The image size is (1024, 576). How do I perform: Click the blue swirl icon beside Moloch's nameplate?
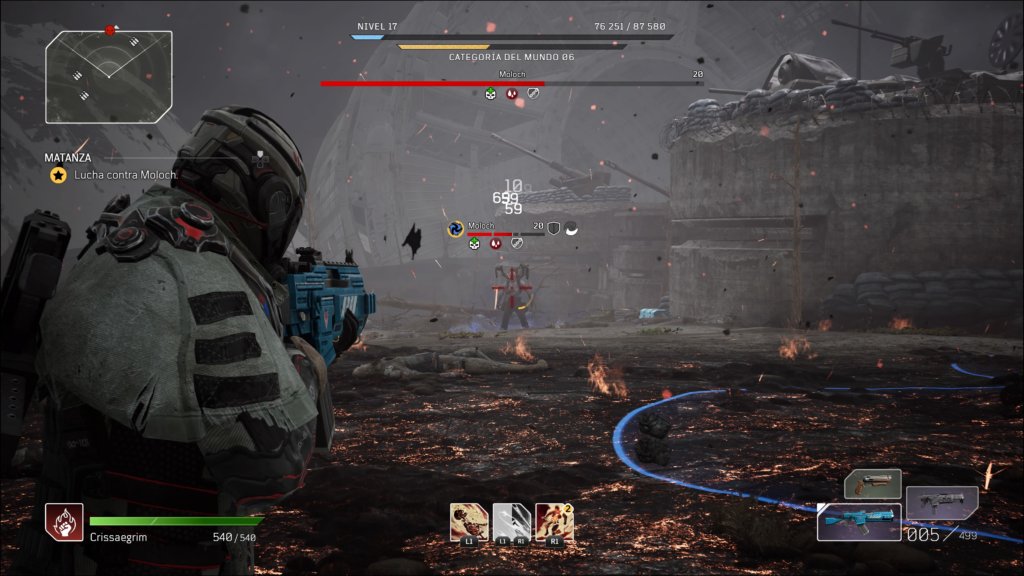point(456,229)
